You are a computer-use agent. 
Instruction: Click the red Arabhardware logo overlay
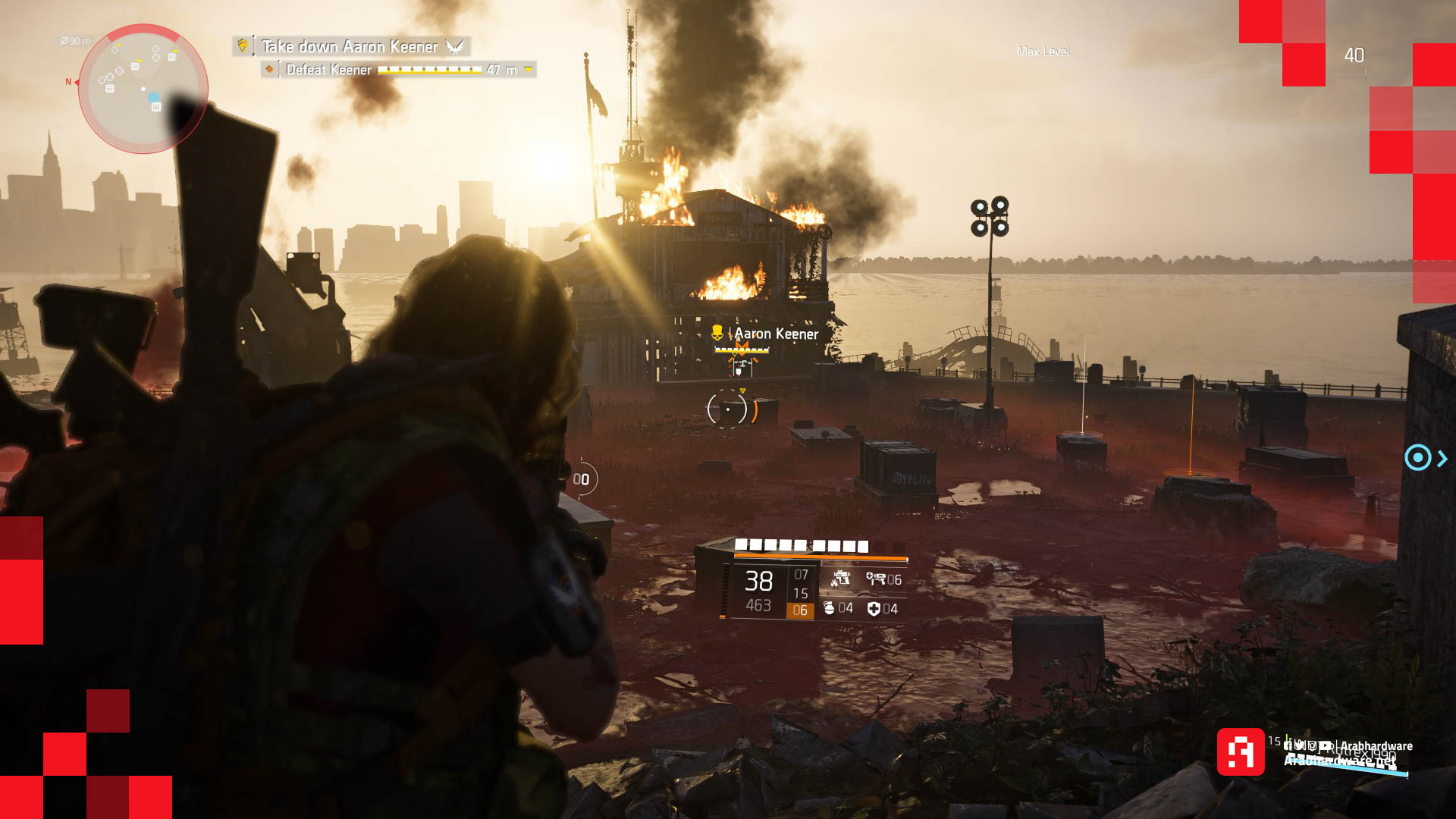(1241, 752)
